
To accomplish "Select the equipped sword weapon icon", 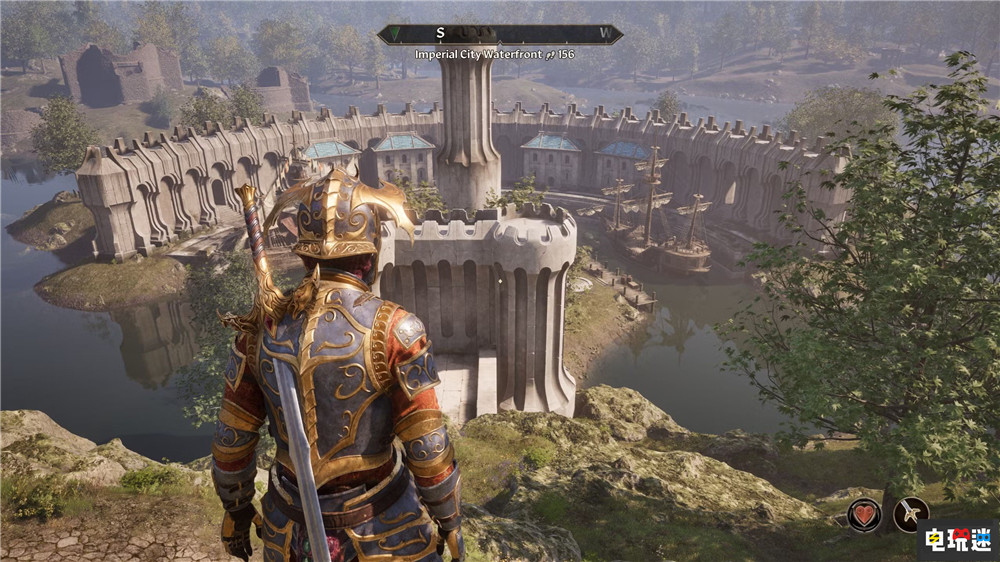I will click(911, 515).
